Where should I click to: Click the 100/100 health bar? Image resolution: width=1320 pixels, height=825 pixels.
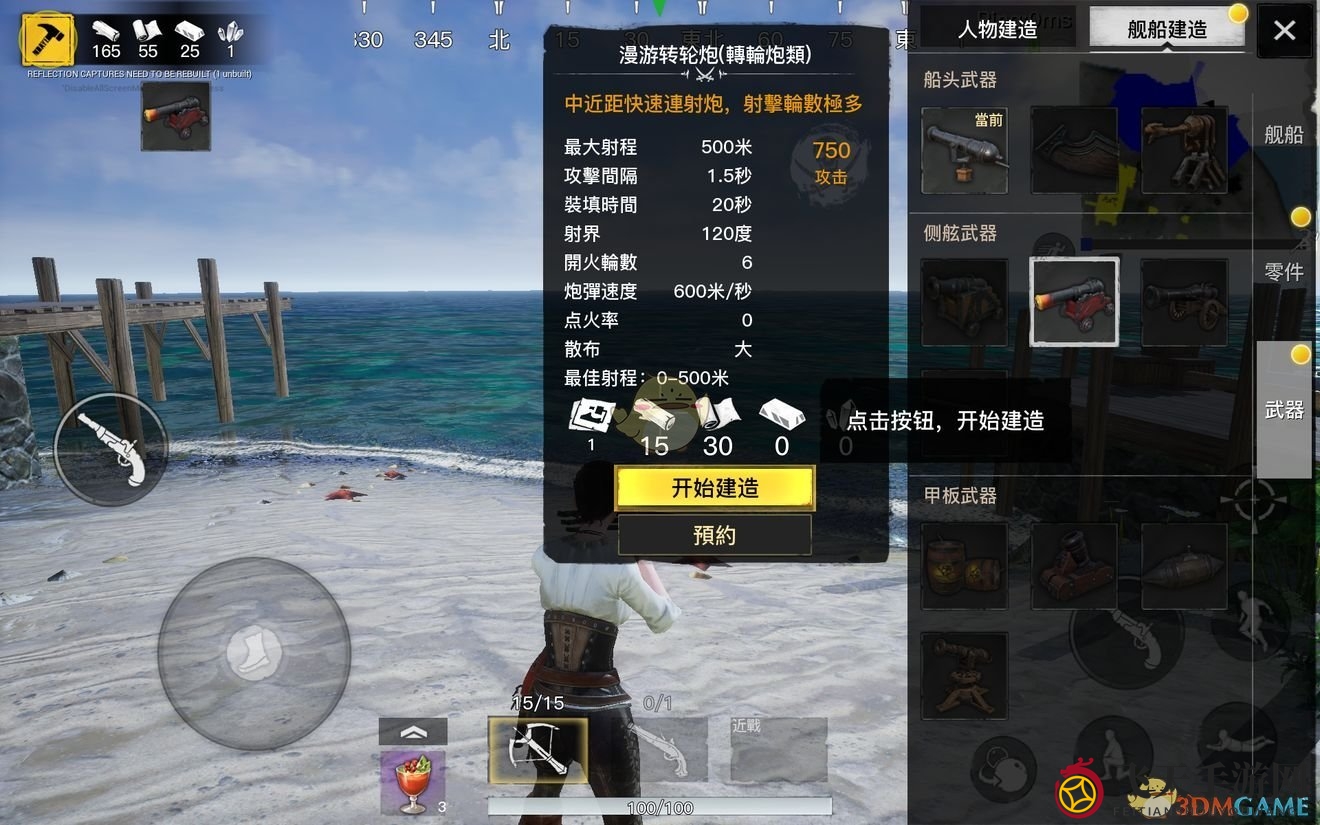(x=657, y=806)
